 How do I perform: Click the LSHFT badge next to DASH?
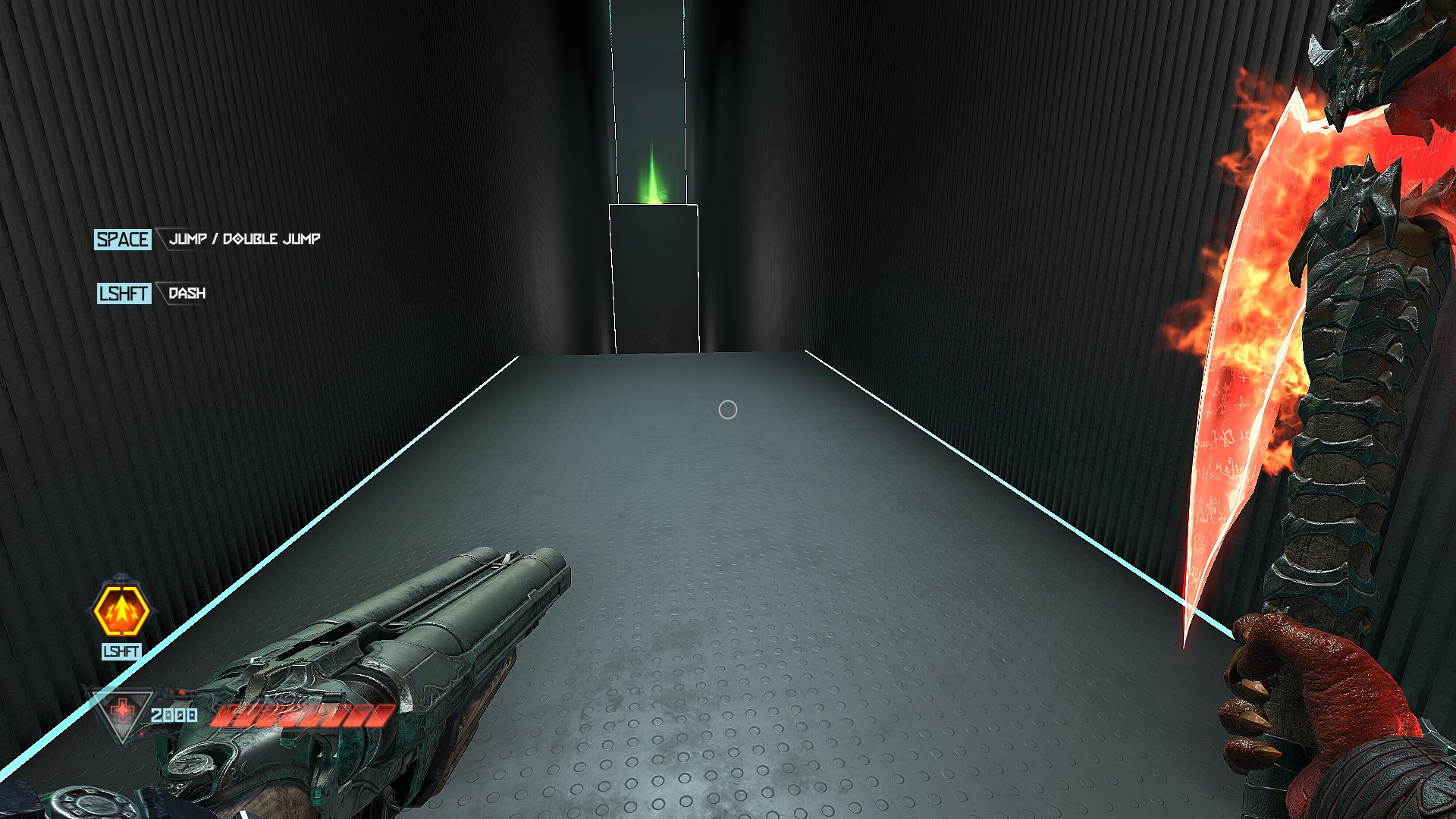tap(124, 294)
